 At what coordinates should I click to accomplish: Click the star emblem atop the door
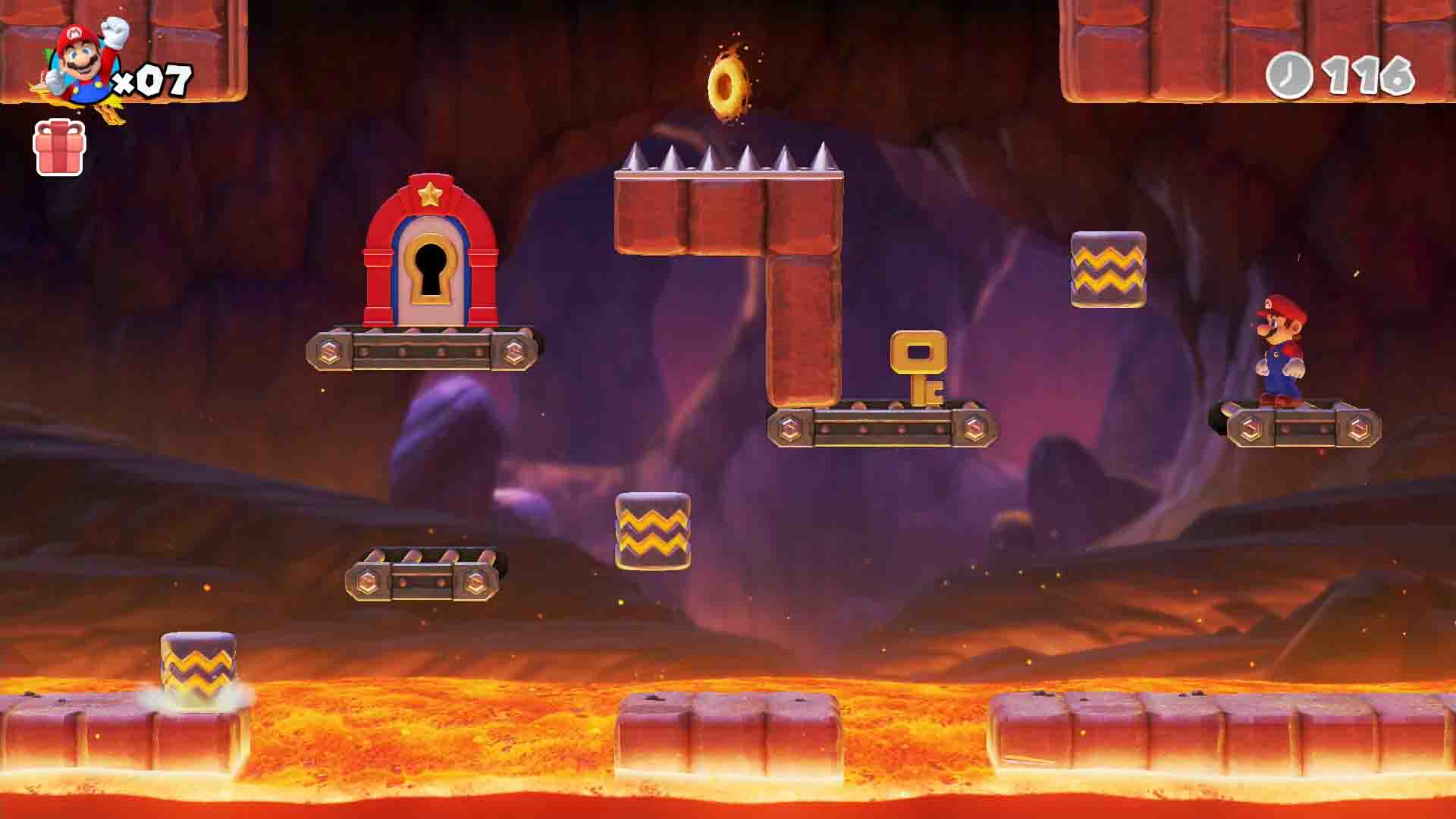point(430,196)
